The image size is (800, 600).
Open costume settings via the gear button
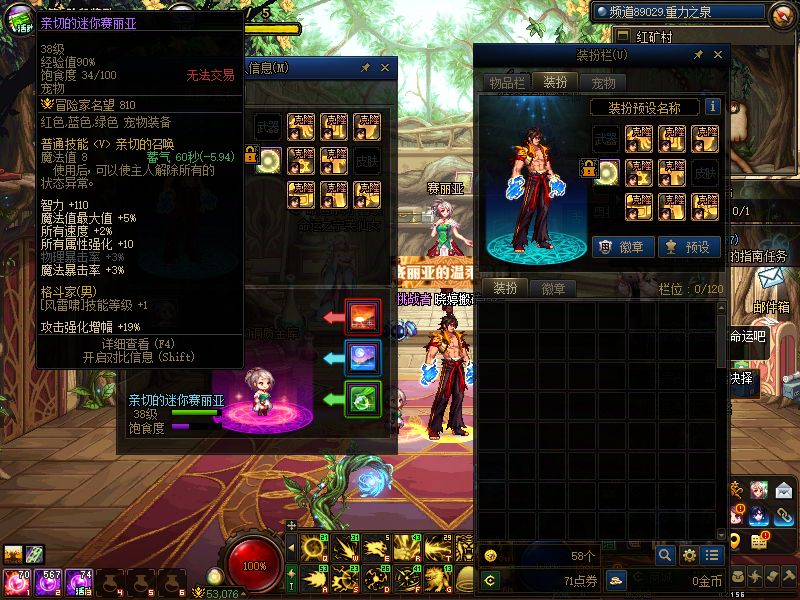[689, 555]
